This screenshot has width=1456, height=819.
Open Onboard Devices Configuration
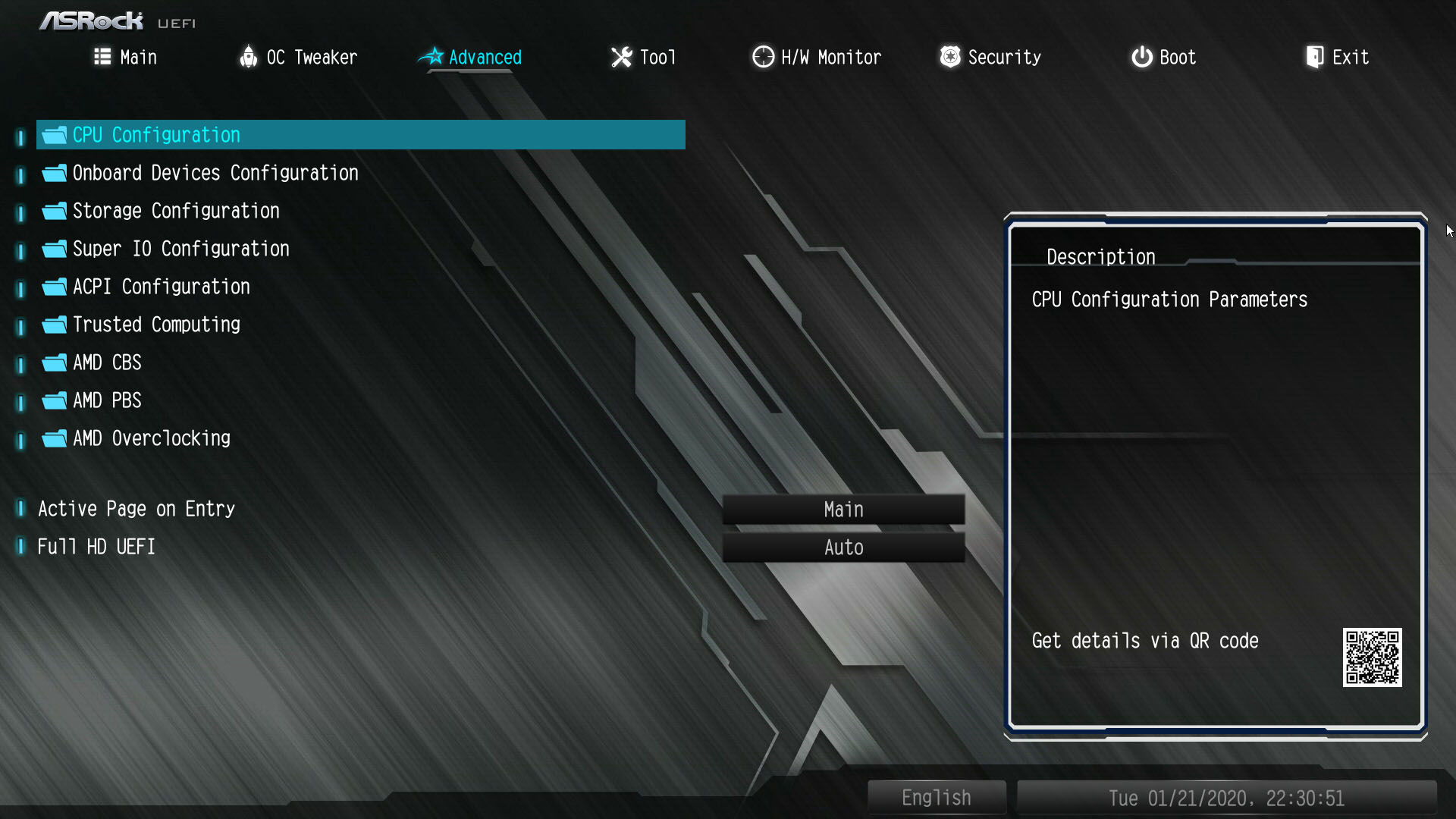(x=215, y=173)
